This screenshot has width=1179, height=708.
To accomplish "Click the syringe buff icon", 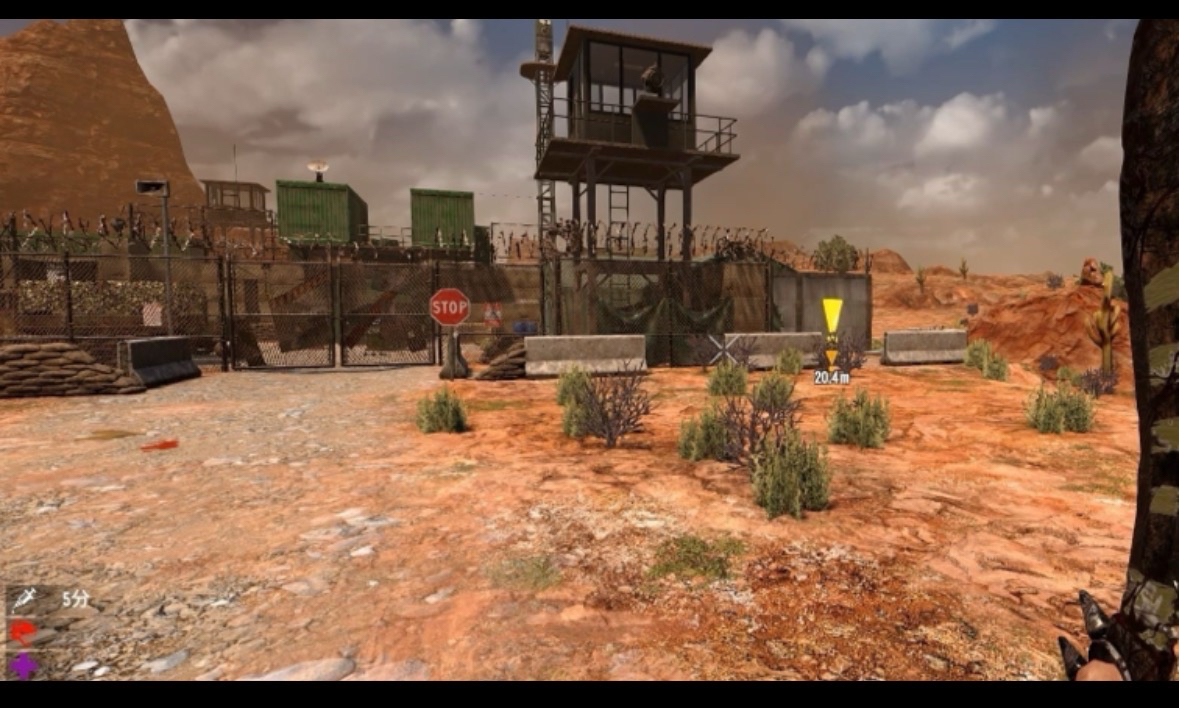I will tap(24, 599).
